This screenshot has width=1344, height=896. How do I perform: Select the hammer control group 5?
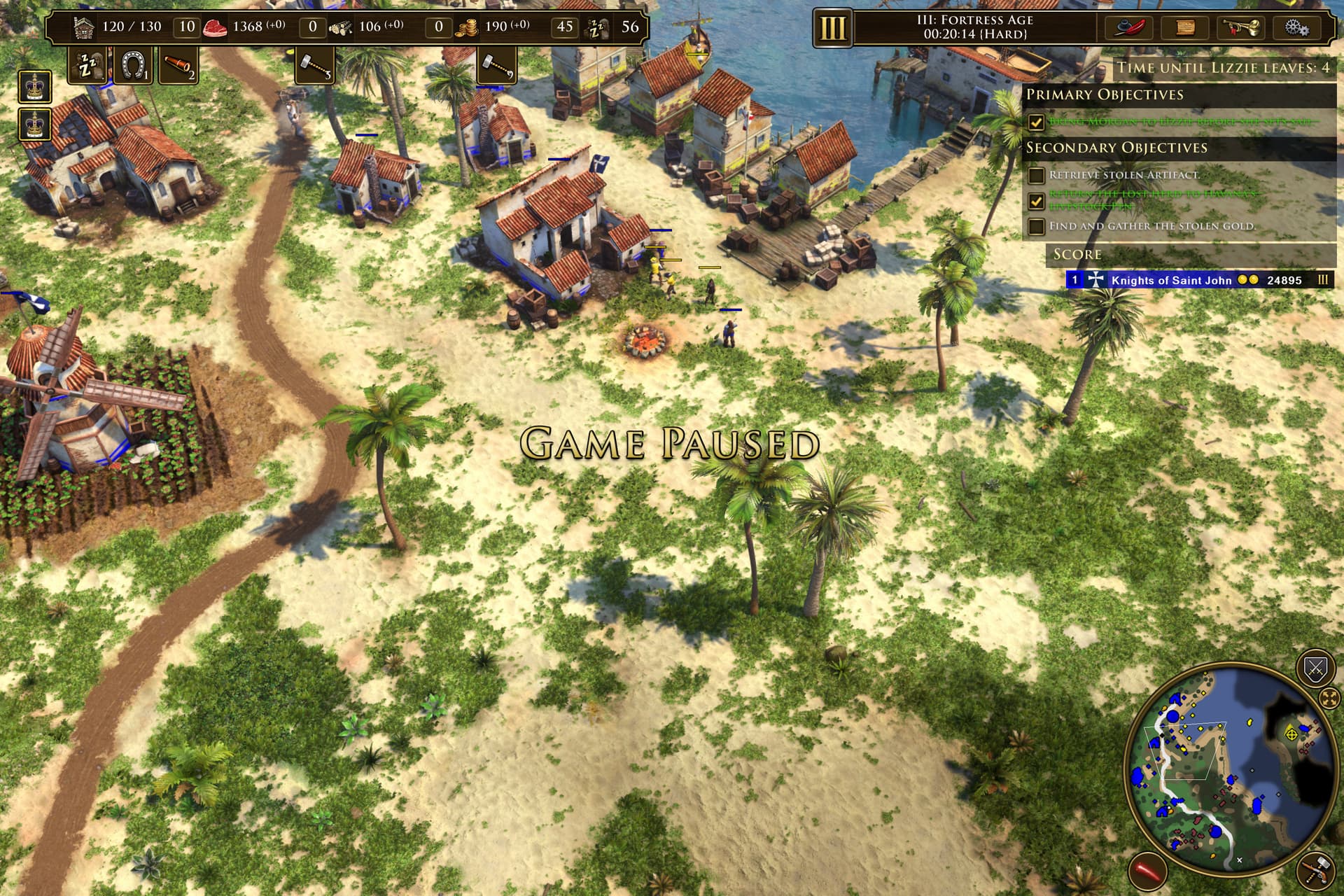(x=314, y=66)
